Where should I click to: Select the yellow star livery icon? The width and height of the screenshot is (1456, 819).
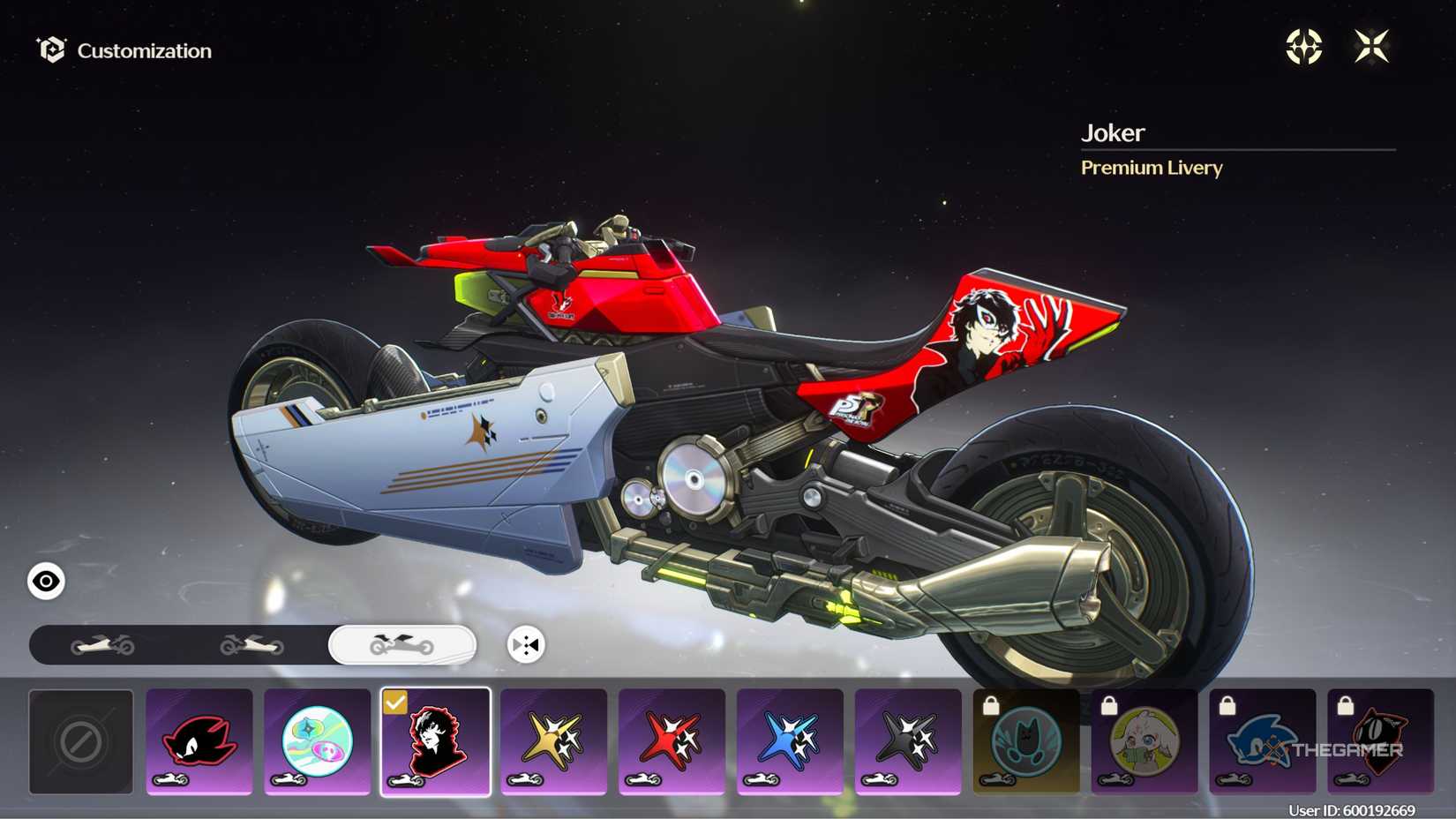(553, 740)
